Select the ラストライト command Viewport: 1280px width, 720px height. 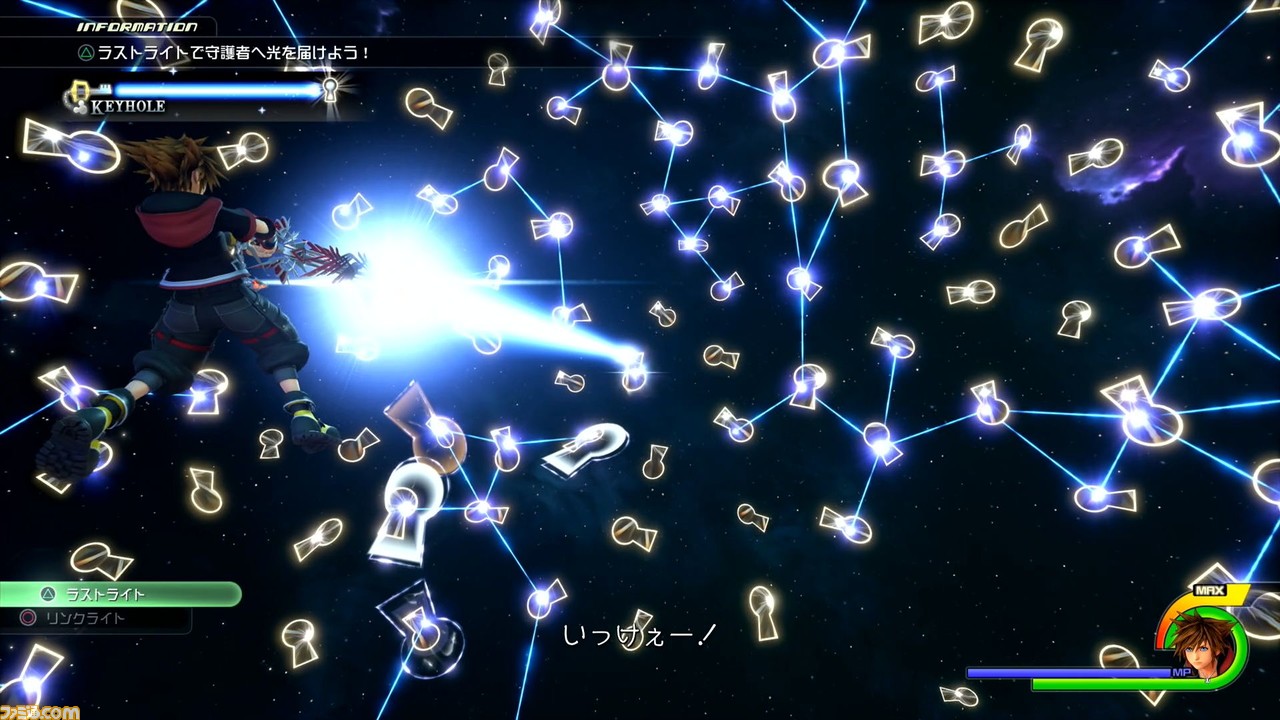pos(118,594)
